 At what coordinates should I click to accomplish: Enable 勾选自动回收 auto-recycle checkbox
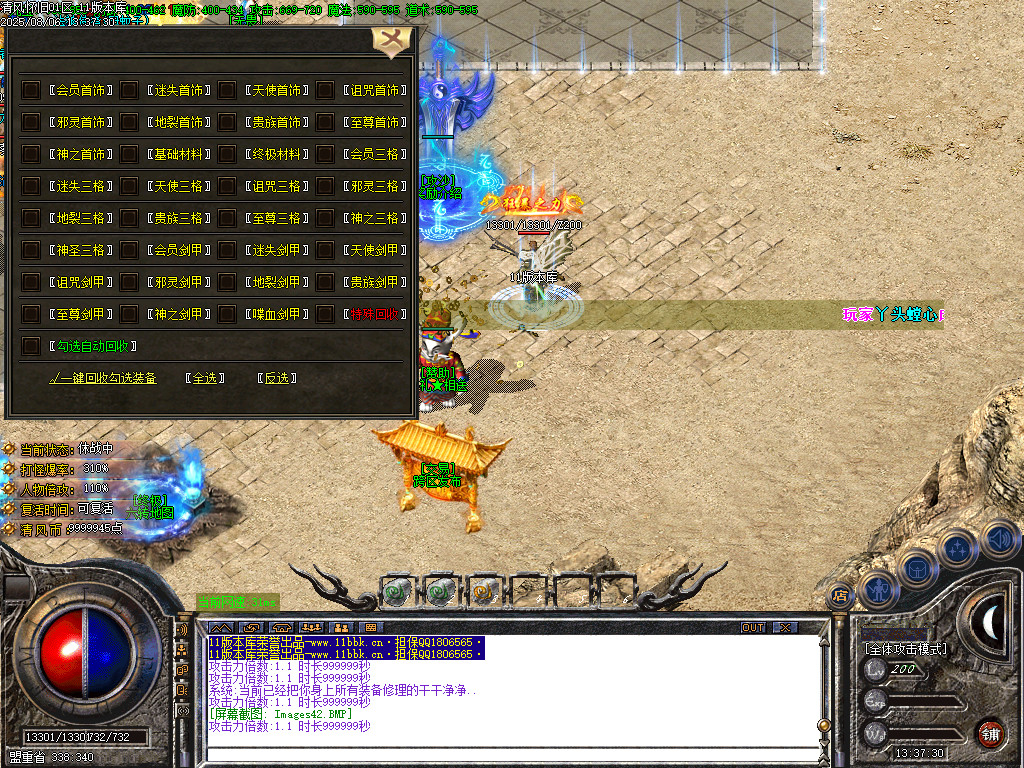click(31, 346)
